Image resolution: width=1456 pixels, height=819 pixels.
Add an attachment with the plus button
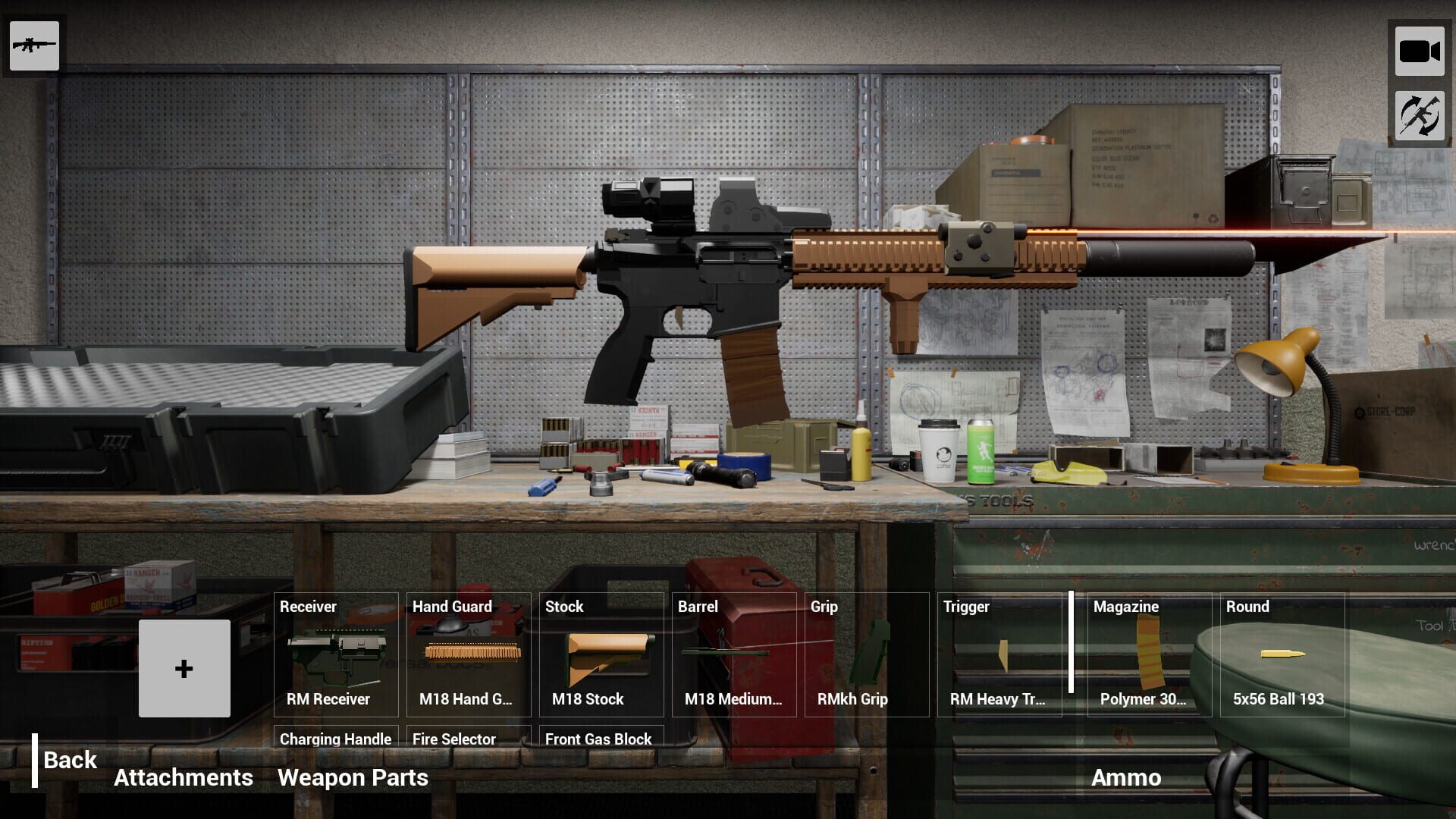184,668
